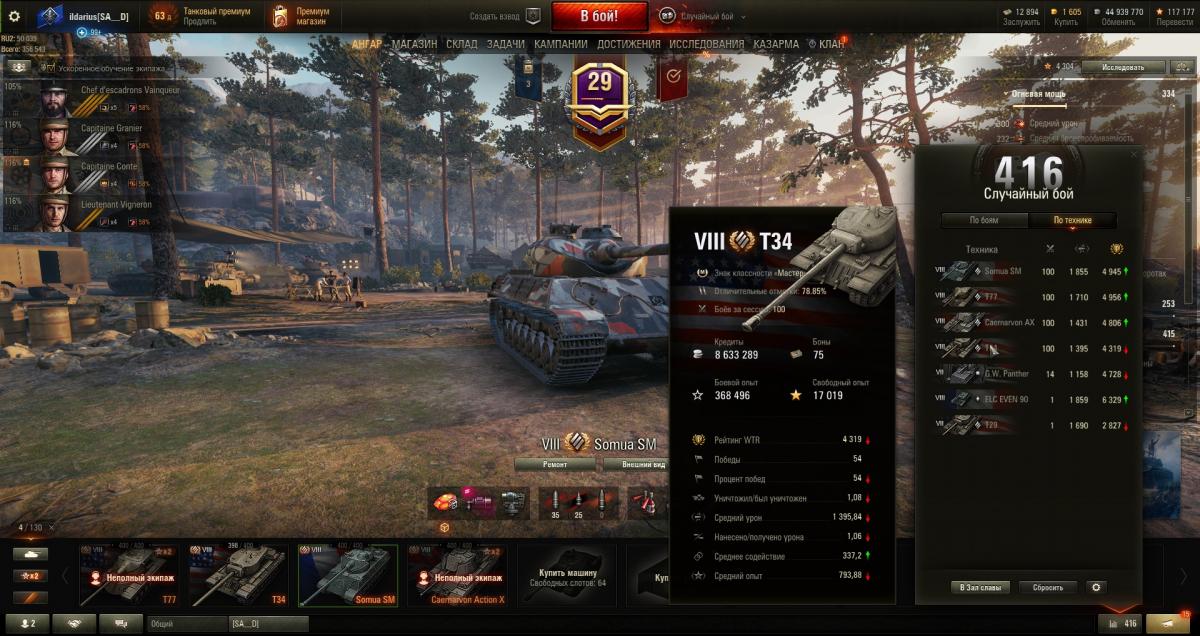Switch to the По технике tab

(x=1072, y=221)
